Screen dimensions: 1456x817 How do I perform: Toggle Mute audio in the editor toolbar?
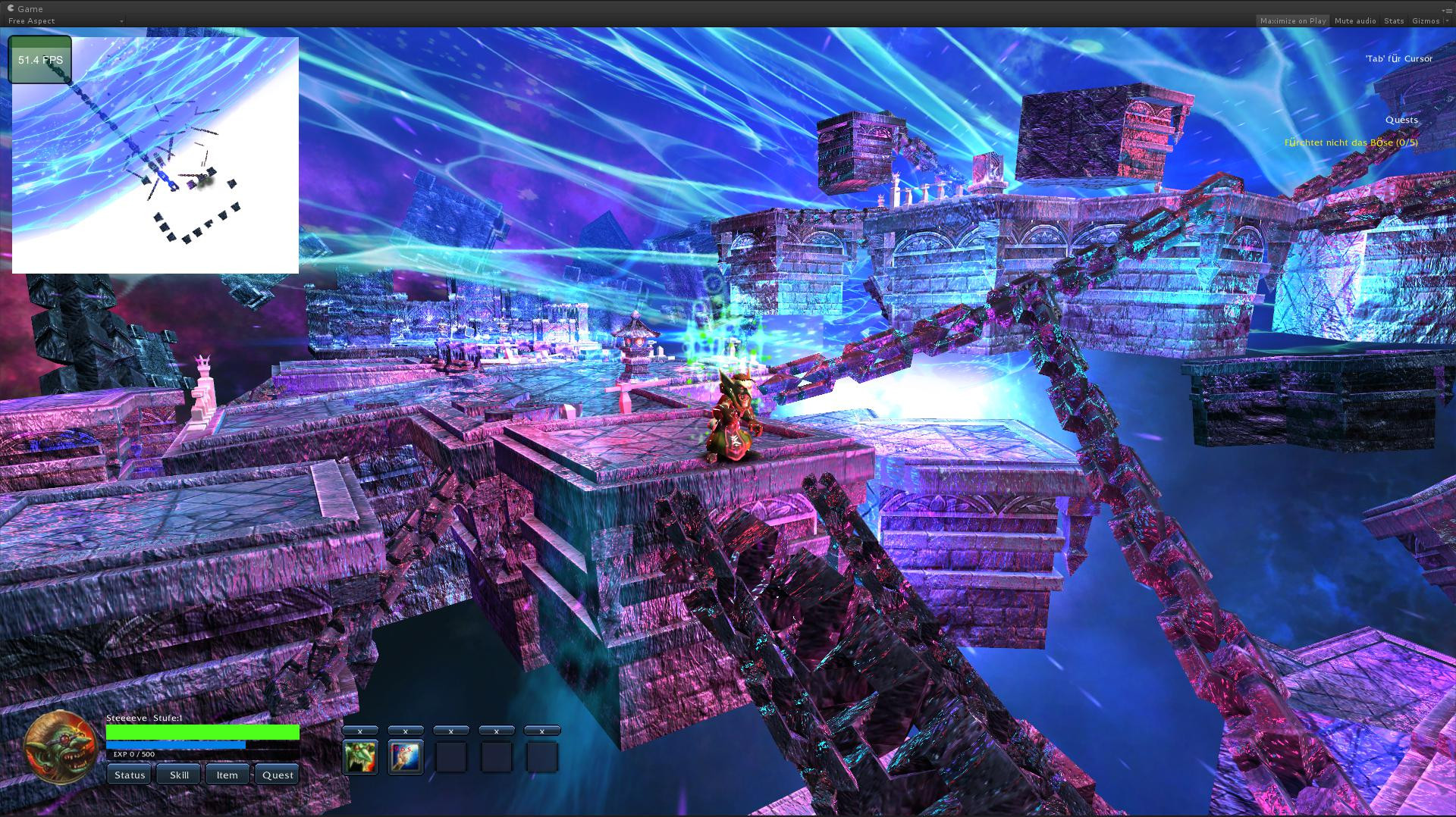pos(1355,21)
